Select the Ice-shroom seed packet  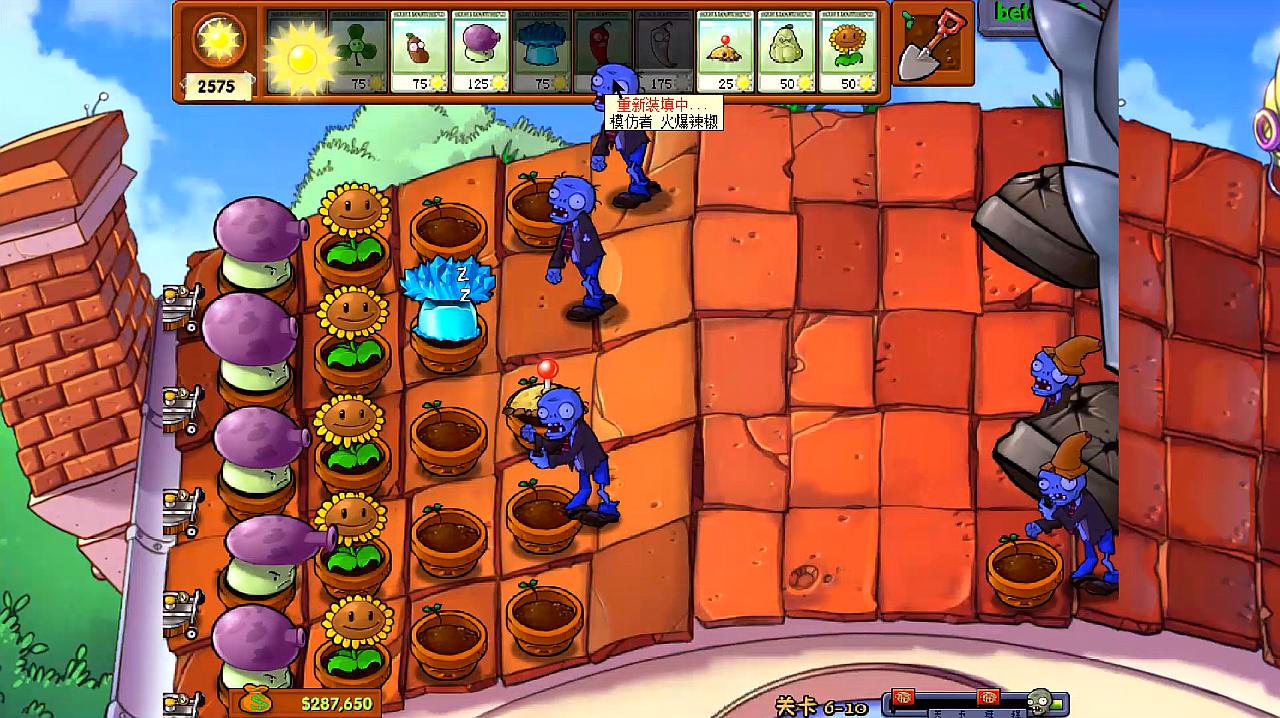(x=541, y=52)
